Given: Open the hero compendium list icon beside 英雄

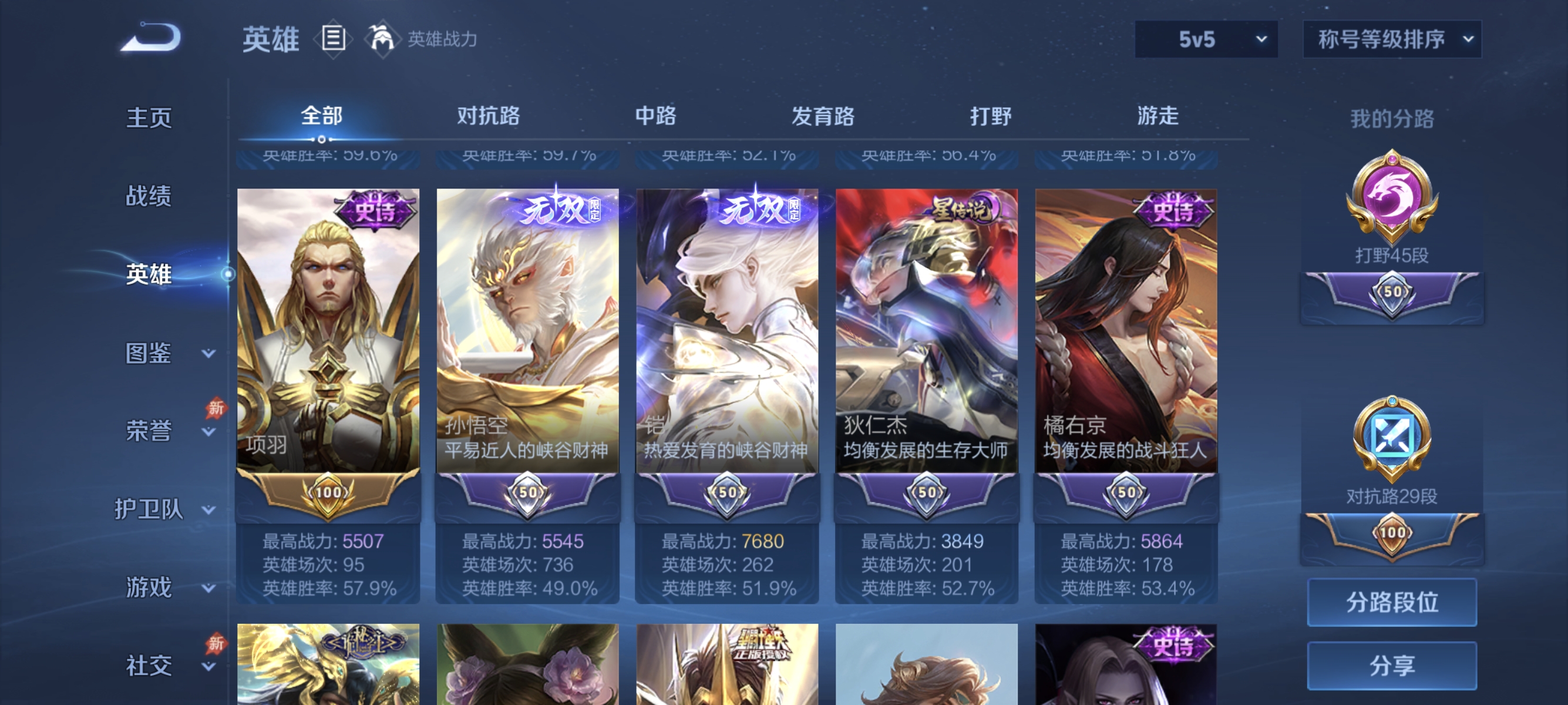Looking at the screenshot, I should [x=333, y=38].
